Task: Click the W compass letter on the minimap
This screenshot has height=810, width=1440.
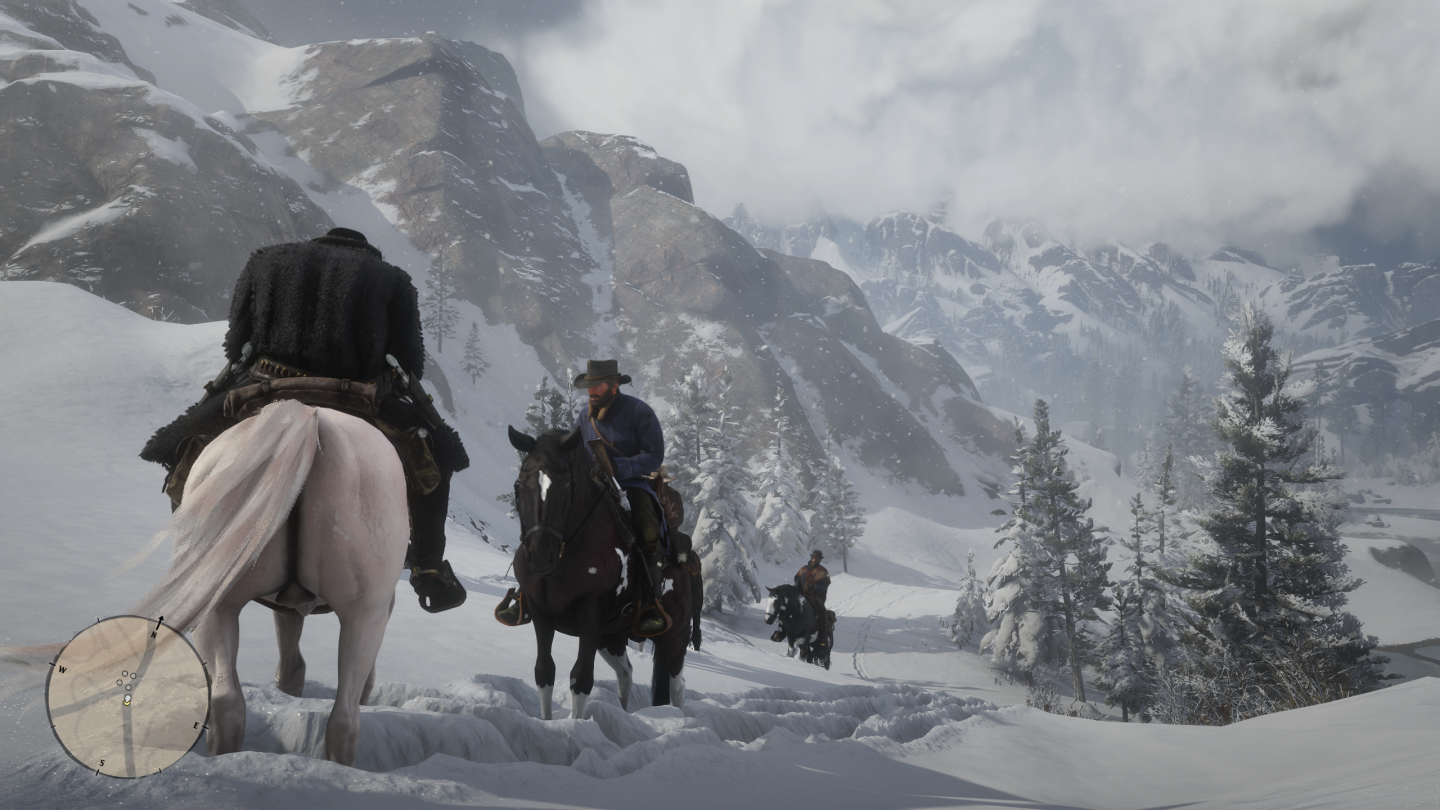Action: (x=62, y=669)
